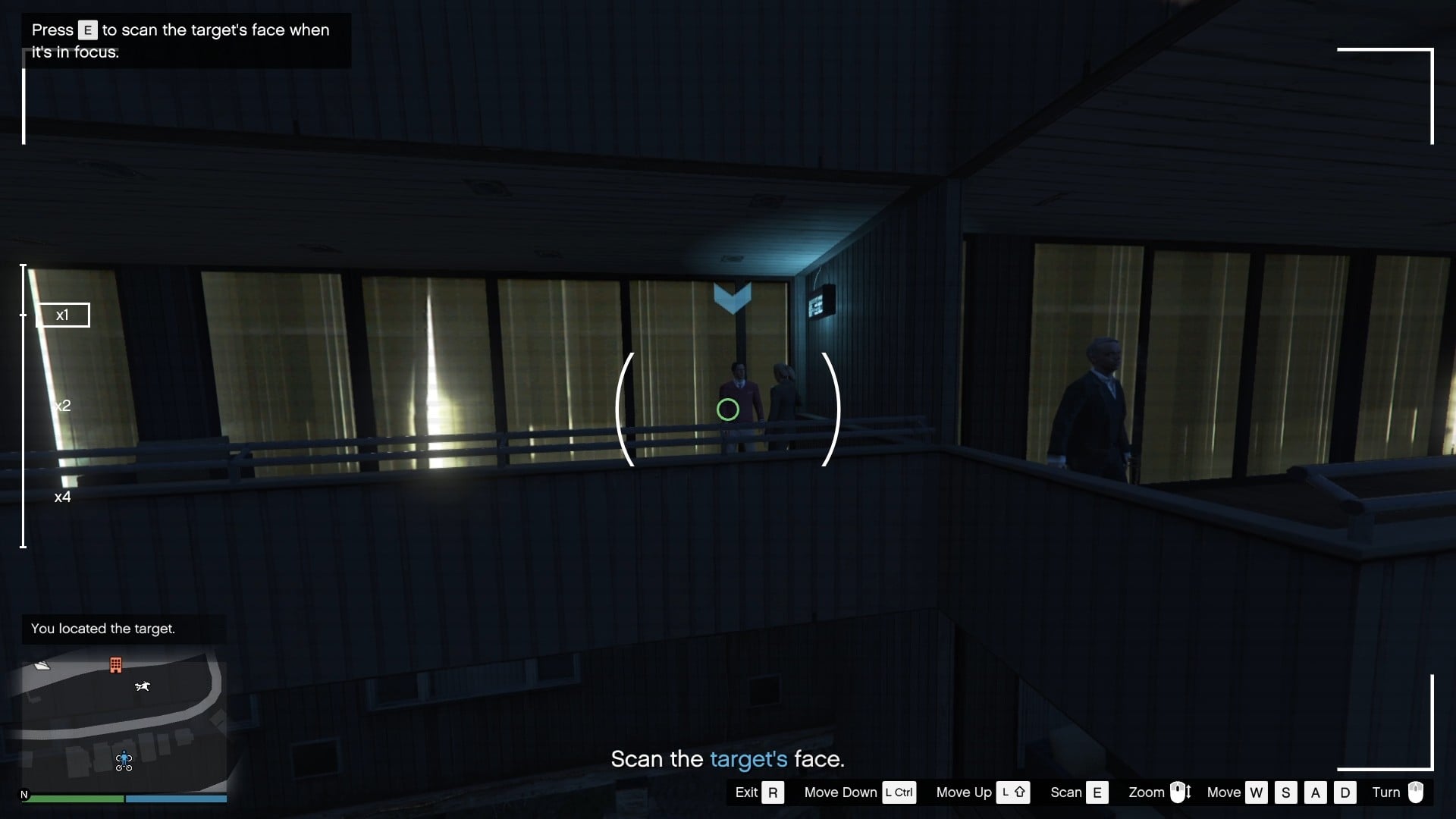Click the L Ctrl key for Move Down

pyautogui.click(x=899, y=792)
